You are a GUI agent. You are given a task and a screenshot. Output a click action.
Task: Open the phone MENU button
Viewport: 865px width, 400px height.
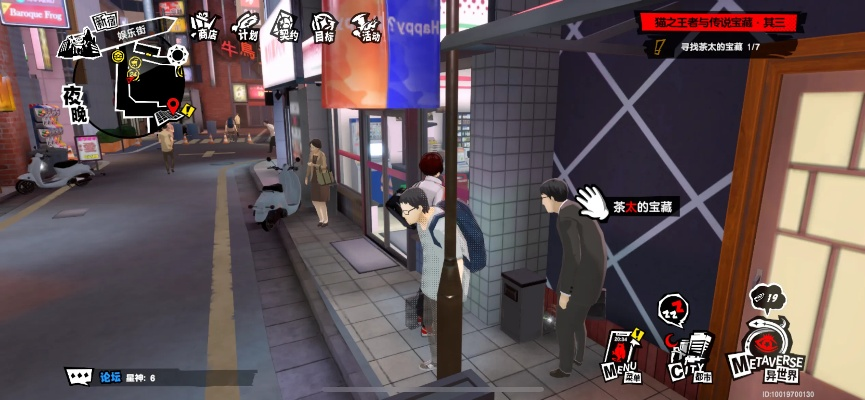tap(621, 355)
